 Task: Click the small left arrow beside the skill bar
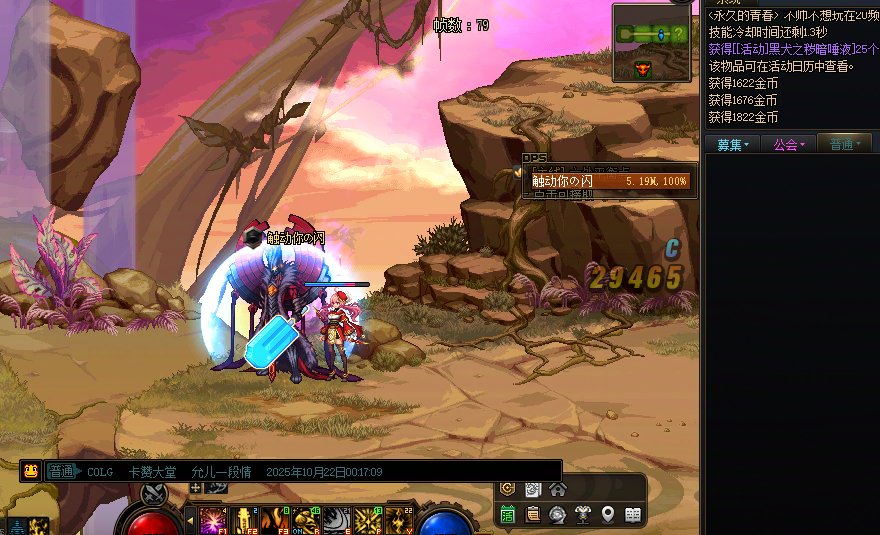click(190, 520)
